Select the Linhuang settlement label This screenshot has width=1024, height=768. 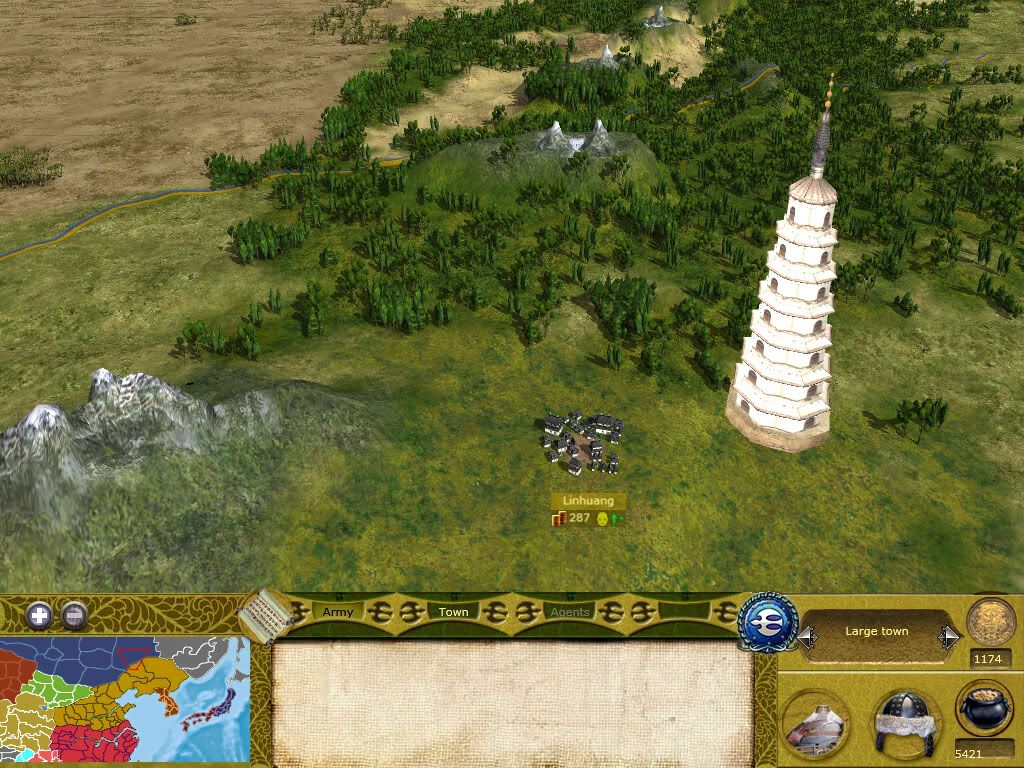[588, 501]
